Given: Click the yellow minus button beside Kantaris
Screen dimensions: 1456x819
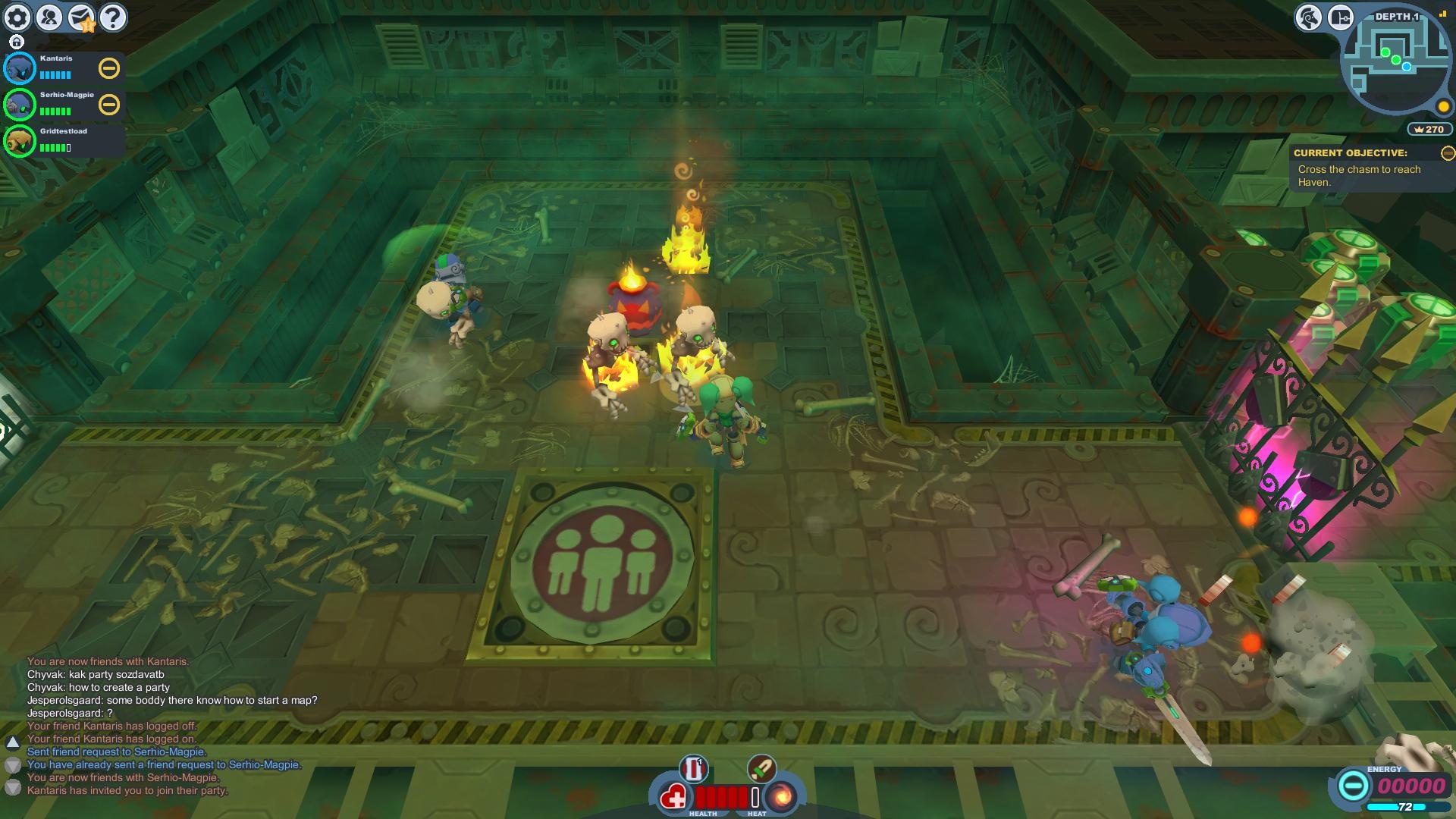Looking at the screenshot, I should (109, 69).
